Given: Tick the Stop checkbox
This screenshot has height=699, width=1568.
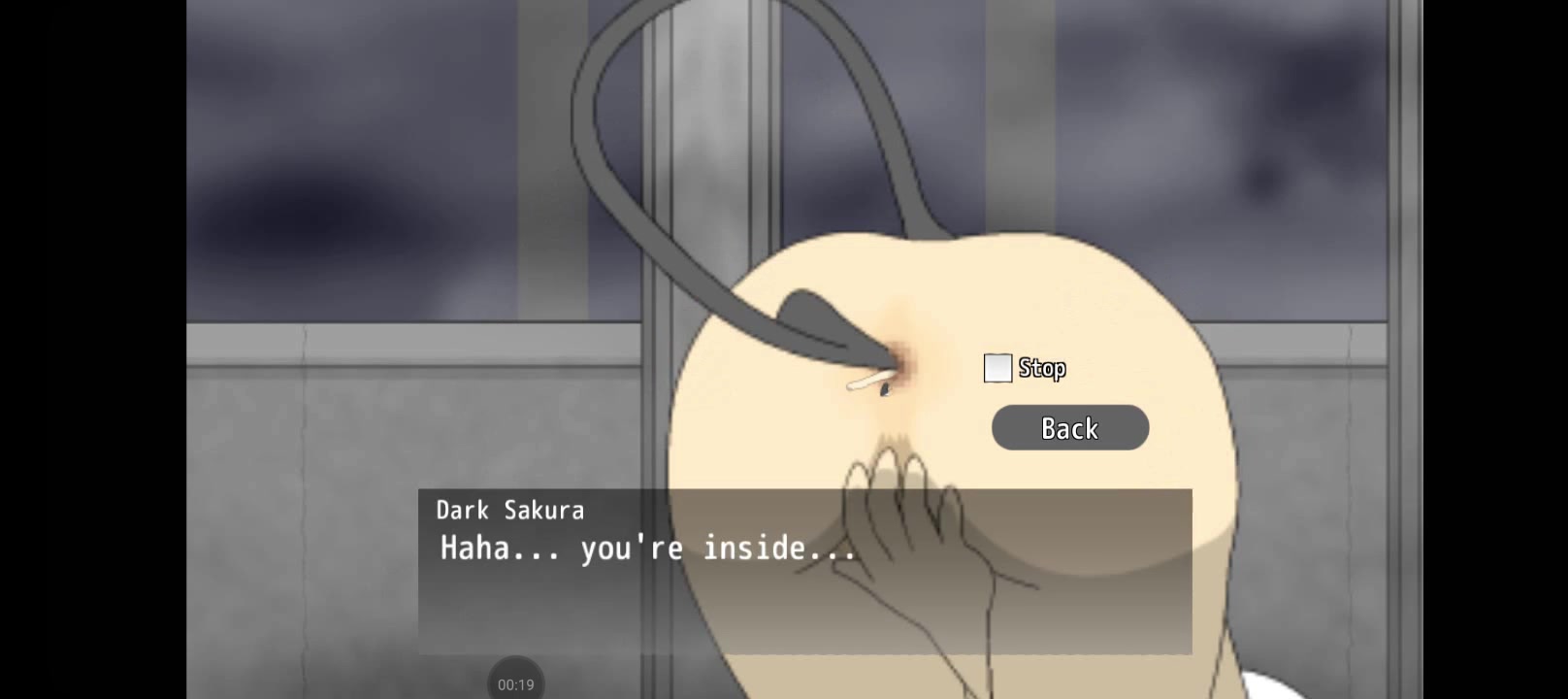Looking at the screenshot, I should point(997,368).
